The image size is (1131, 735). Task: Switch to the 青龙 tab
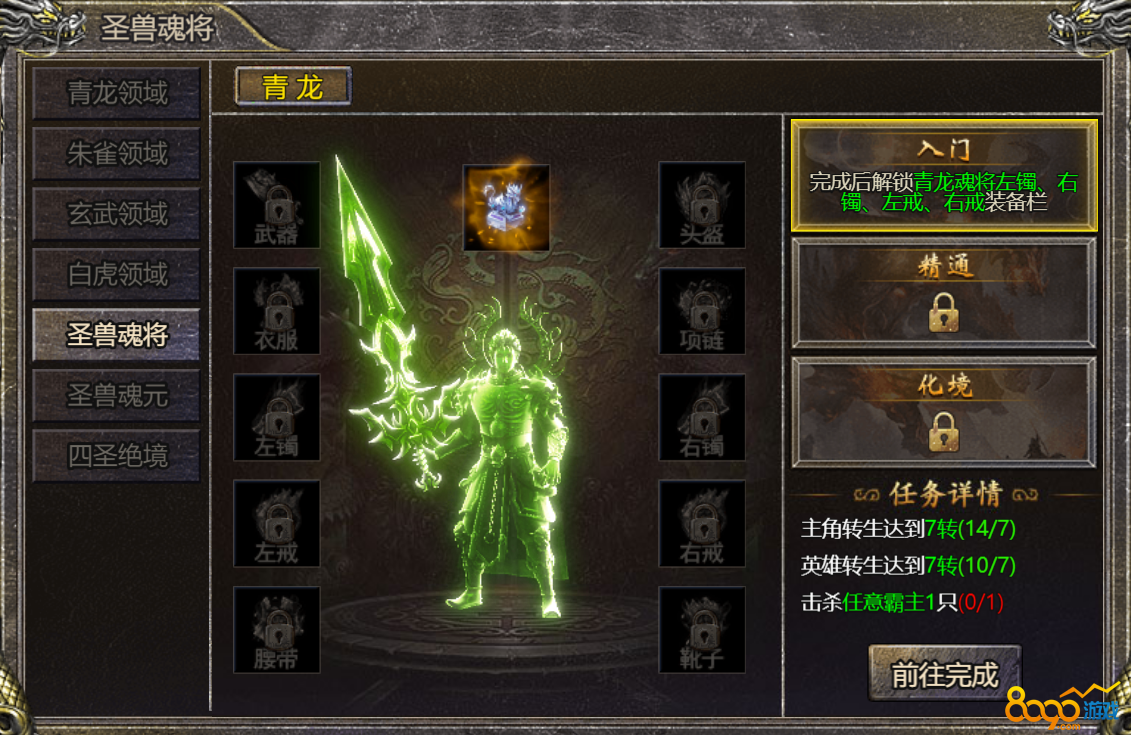(x=293, y=87)
